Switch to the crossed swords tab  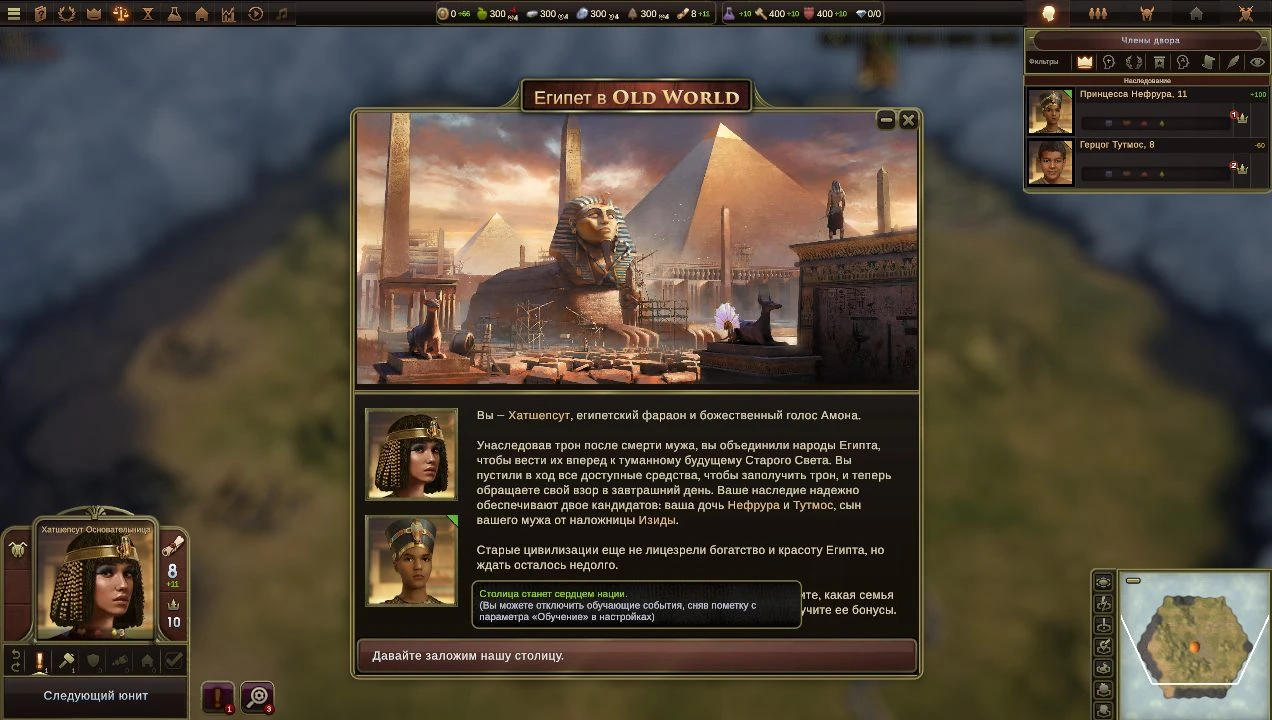click(x=1245, y=14)
